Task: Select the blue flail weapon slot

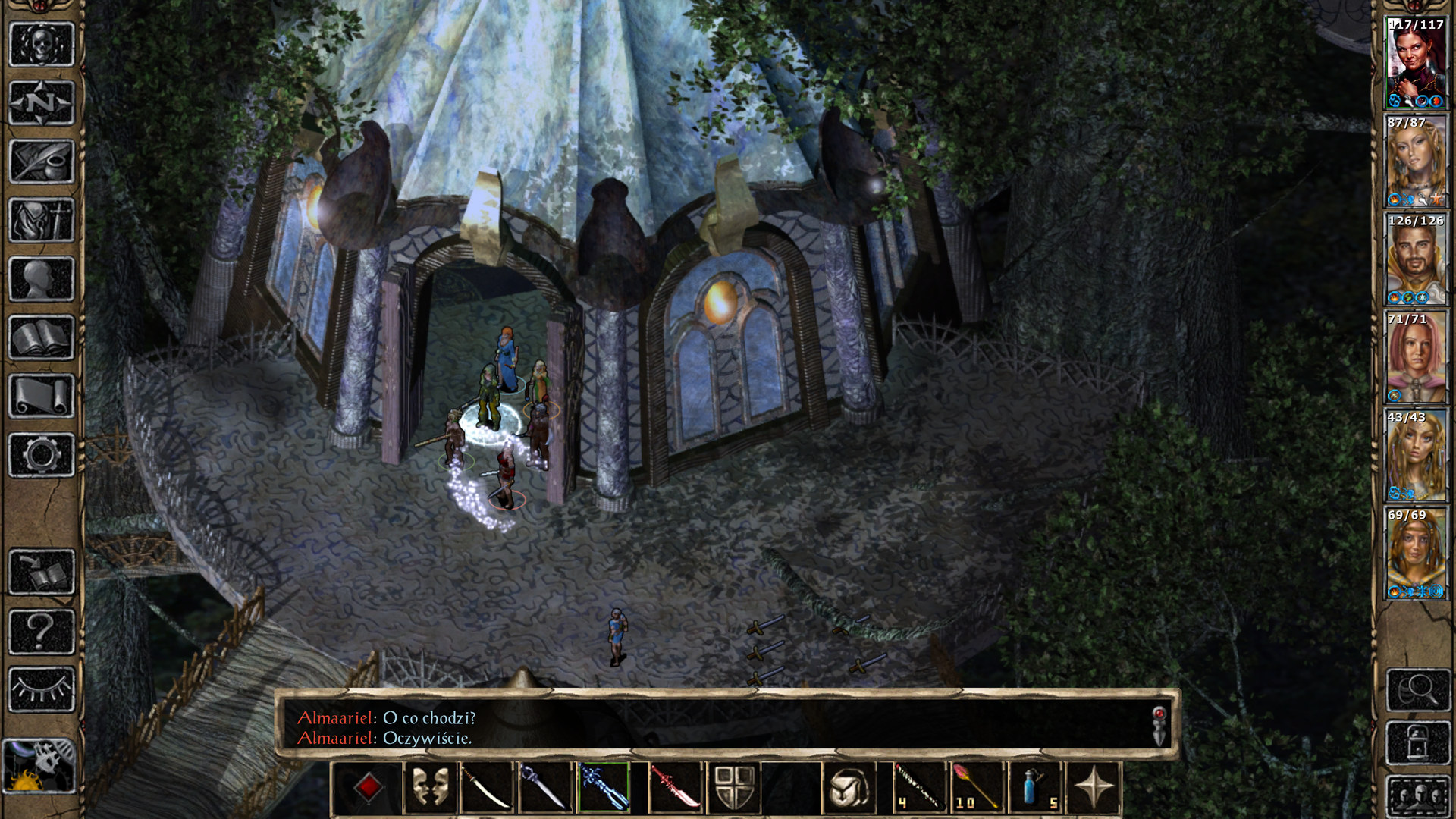Action: 604,788
